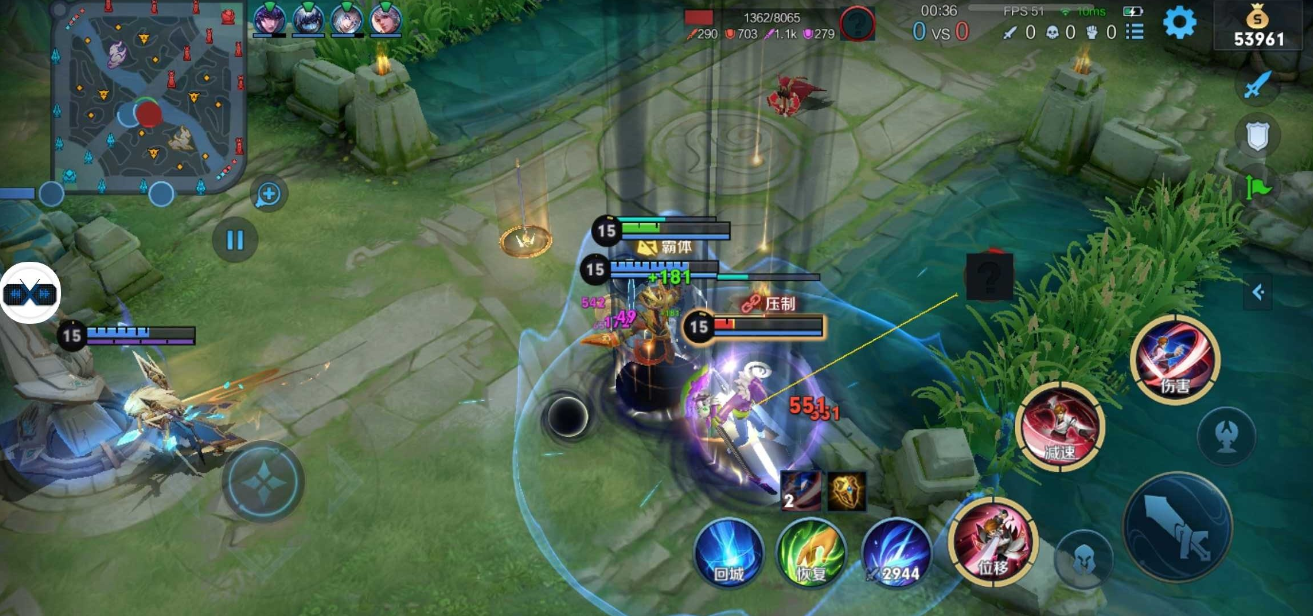Screen dimensions: 1313x616
Task: Send the green flag gather signal
Action: [x=1257, y=186]
